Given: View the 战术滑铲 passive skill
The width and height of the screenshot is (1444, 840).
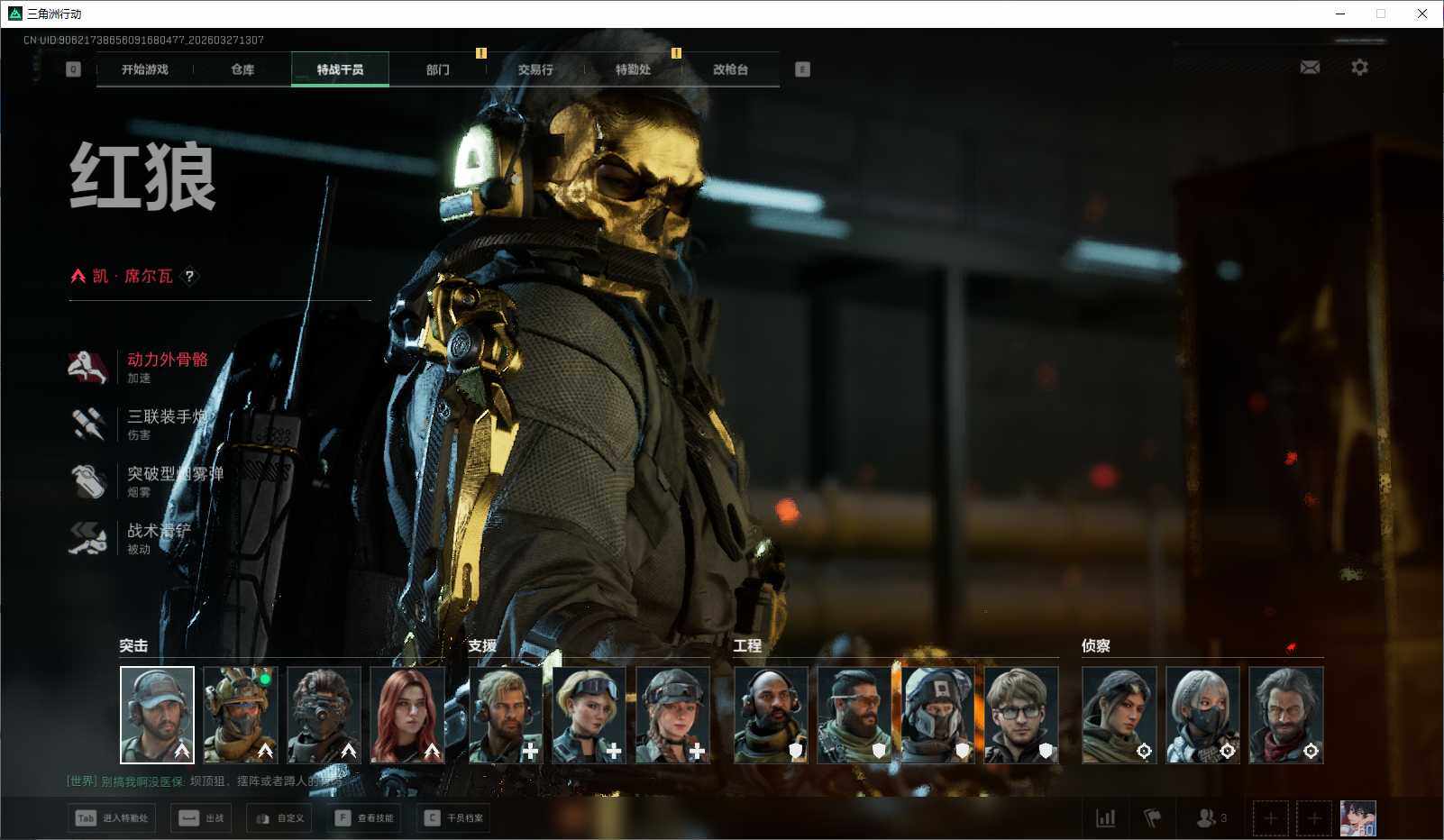Looking at the screenshot, I should pyautogui.click(x=159, y=531).
